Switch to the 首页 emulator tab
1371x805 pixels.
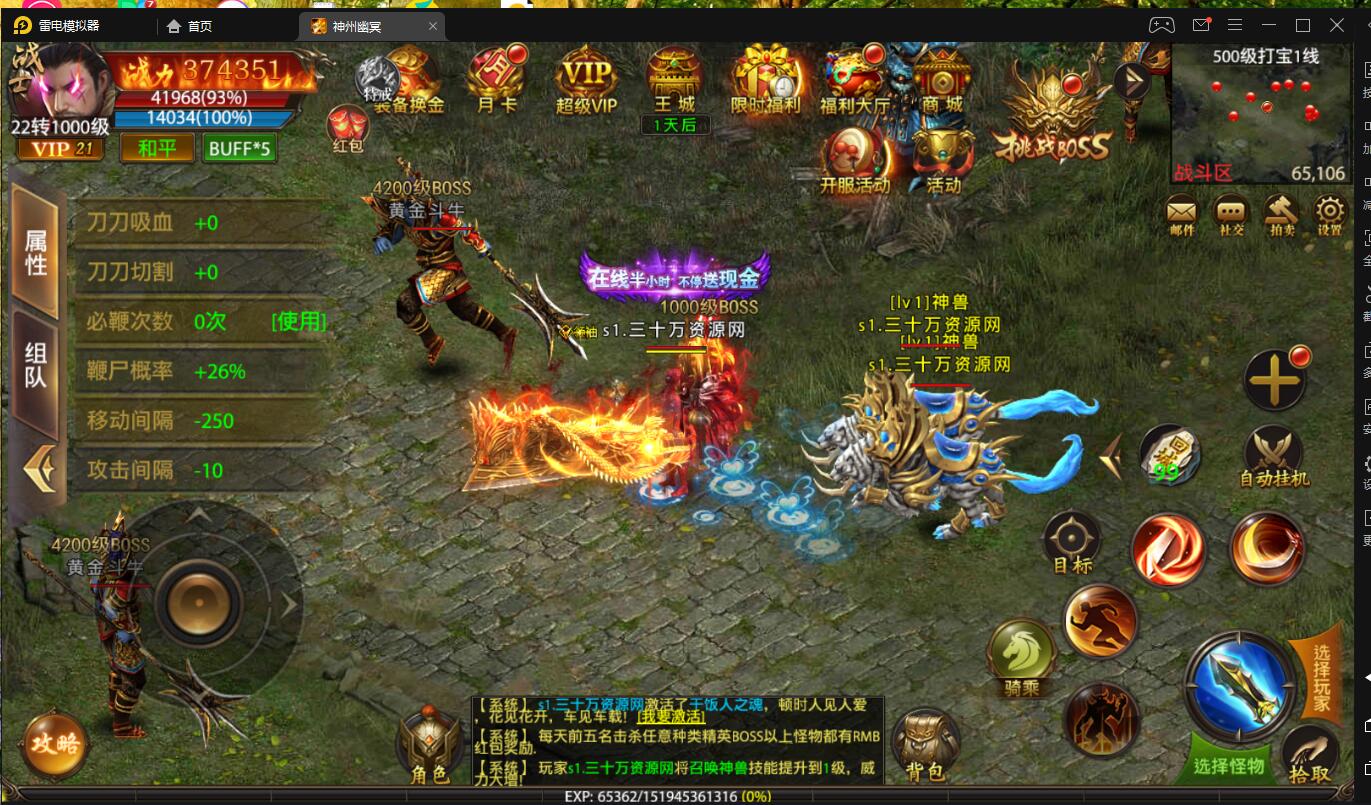click(200, 26)
